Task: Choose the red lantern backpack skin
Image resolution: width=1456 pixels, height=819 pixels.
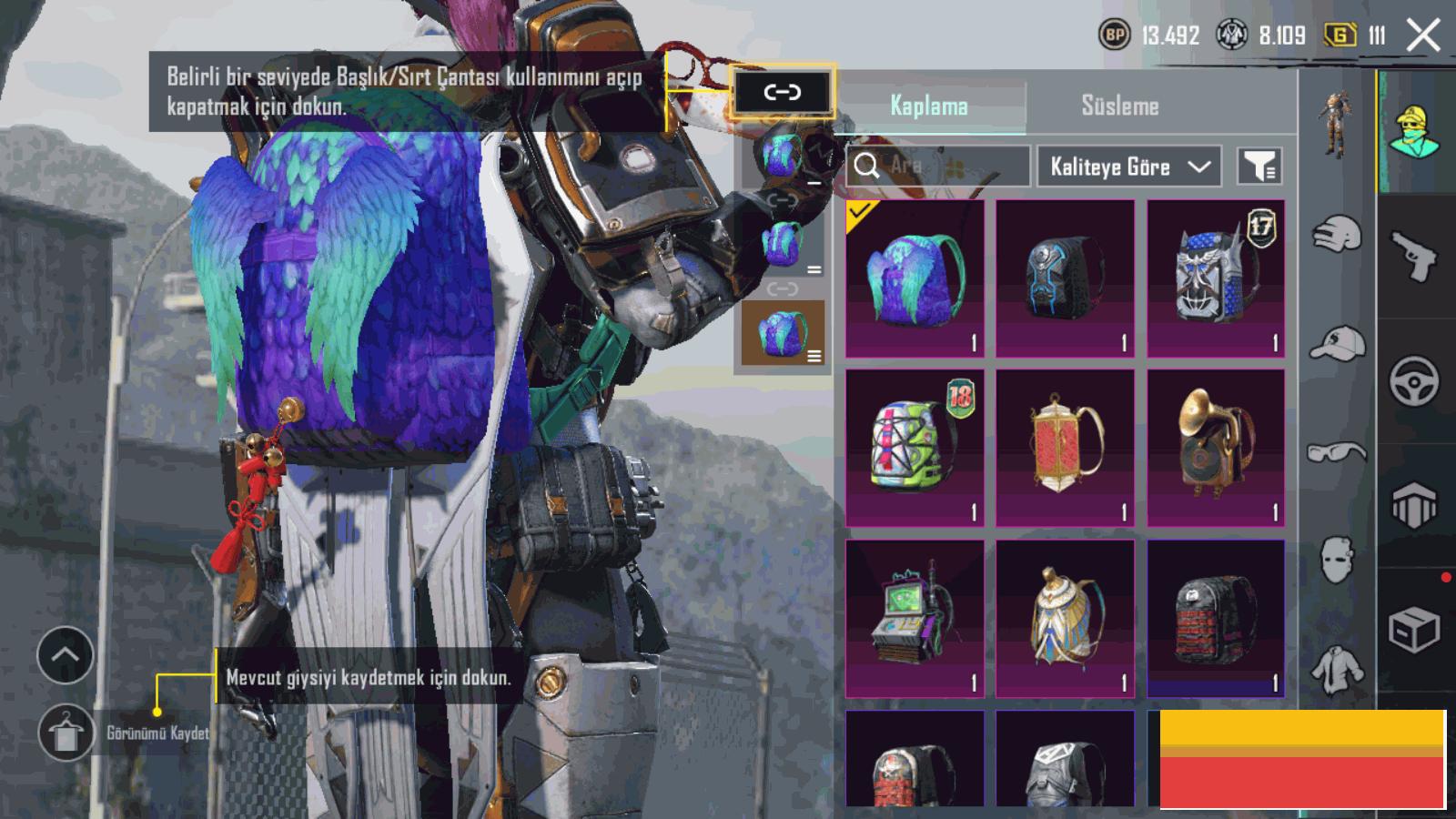Action: 1065,448
